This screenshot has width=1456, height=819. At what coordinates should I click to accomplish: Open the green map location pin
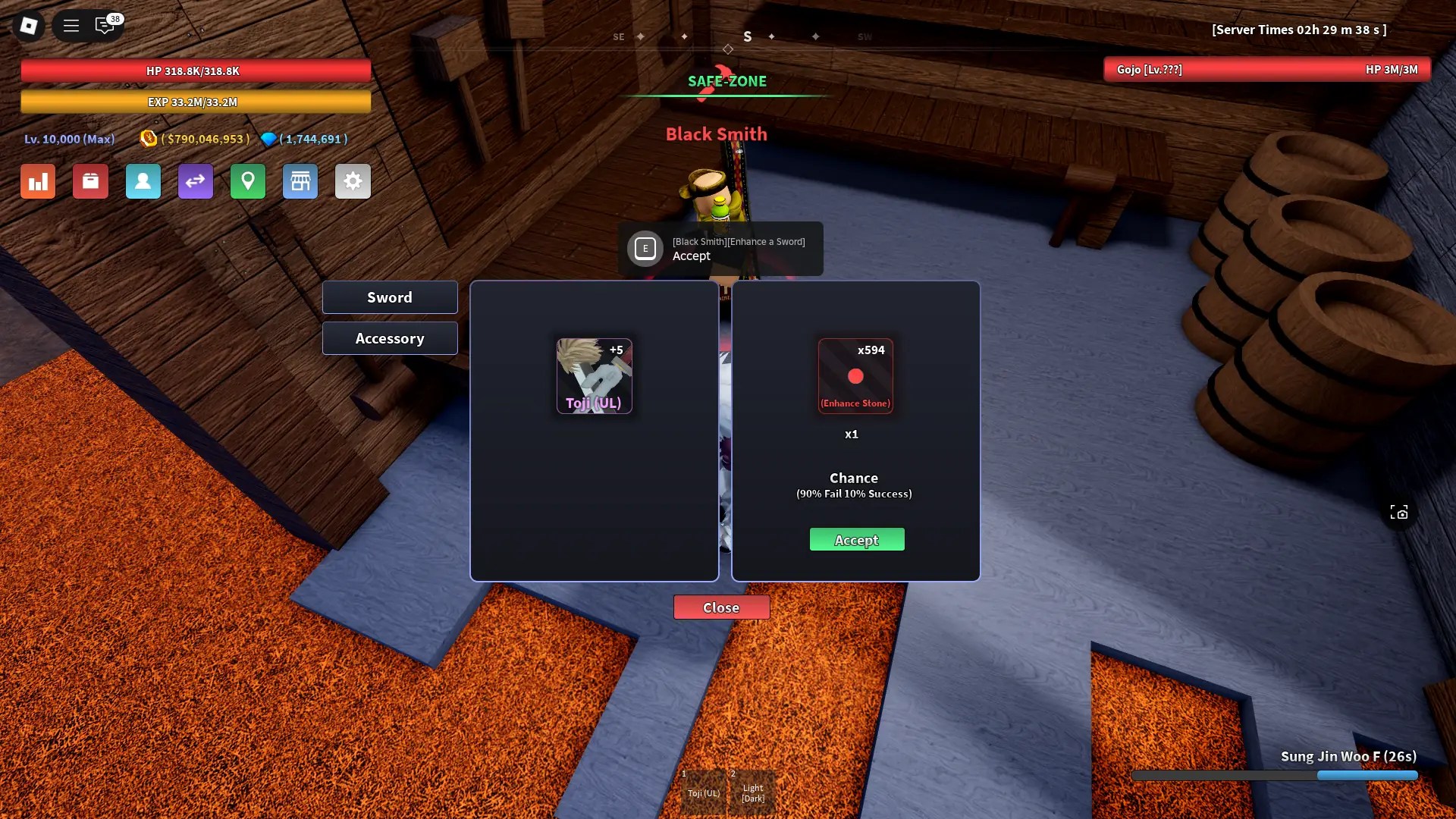(247, 181)
